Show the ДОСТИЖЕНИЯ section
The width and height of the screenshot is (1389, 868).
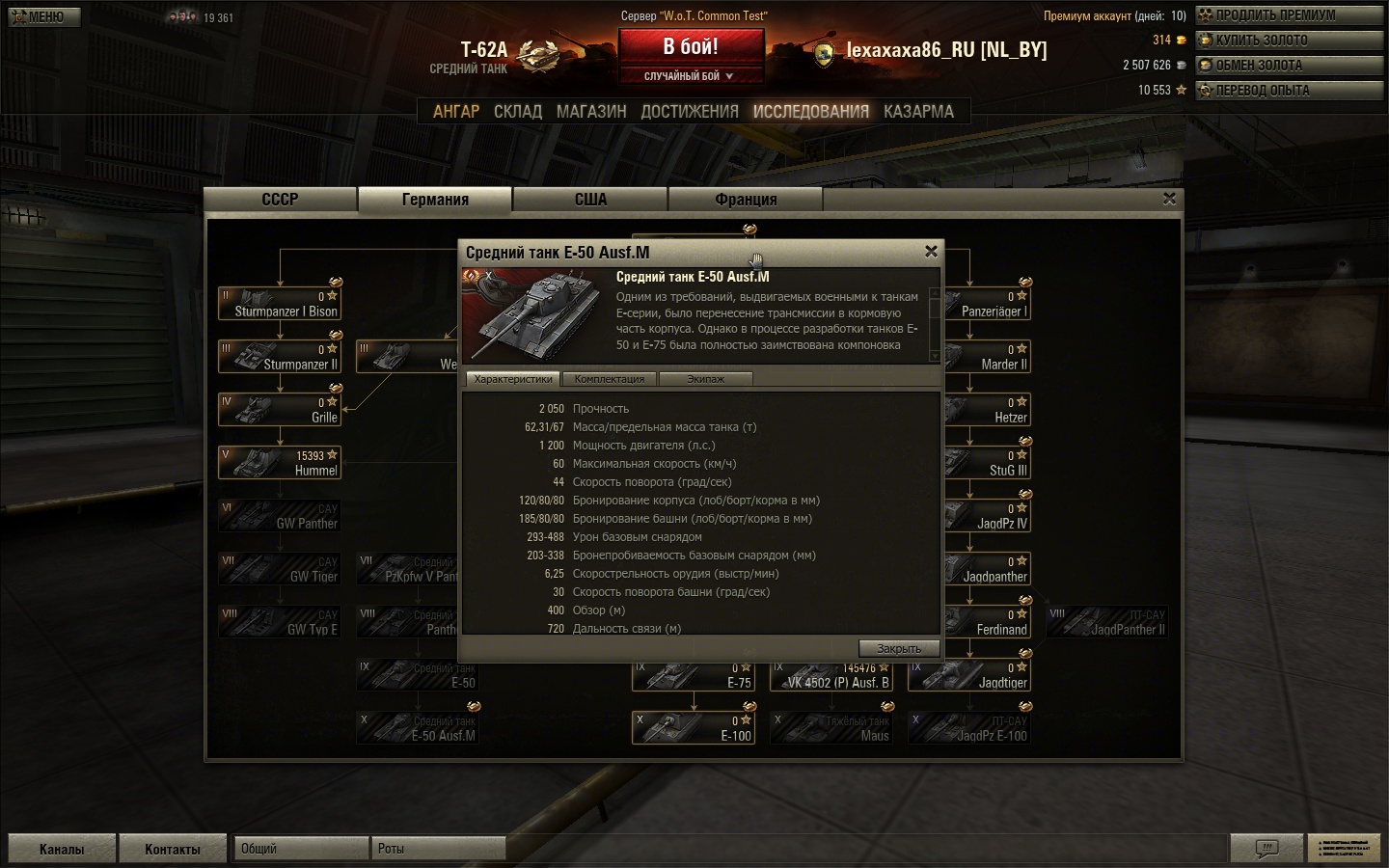[x=690, y=112]
